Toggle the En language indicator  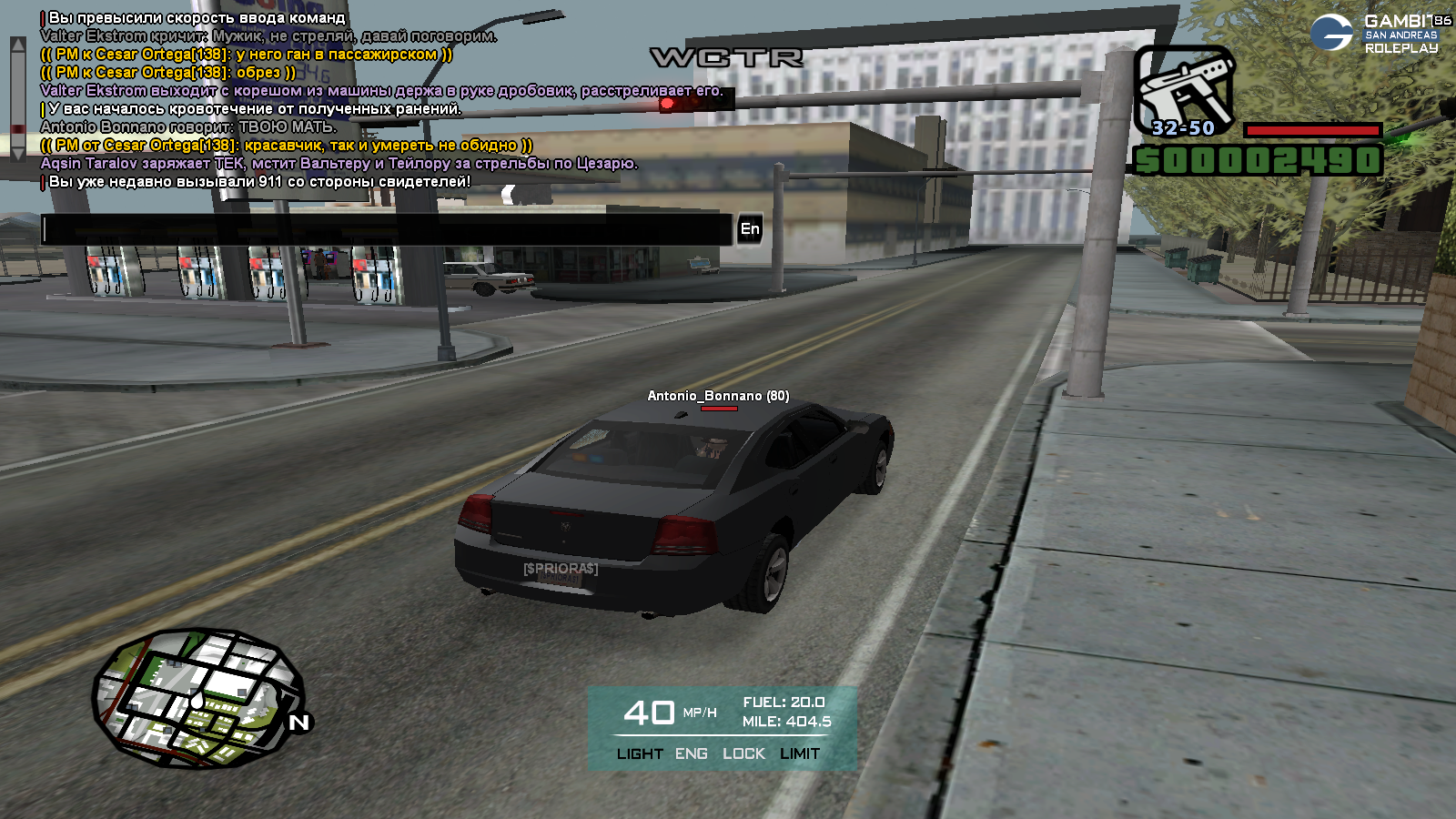point(750,229)
